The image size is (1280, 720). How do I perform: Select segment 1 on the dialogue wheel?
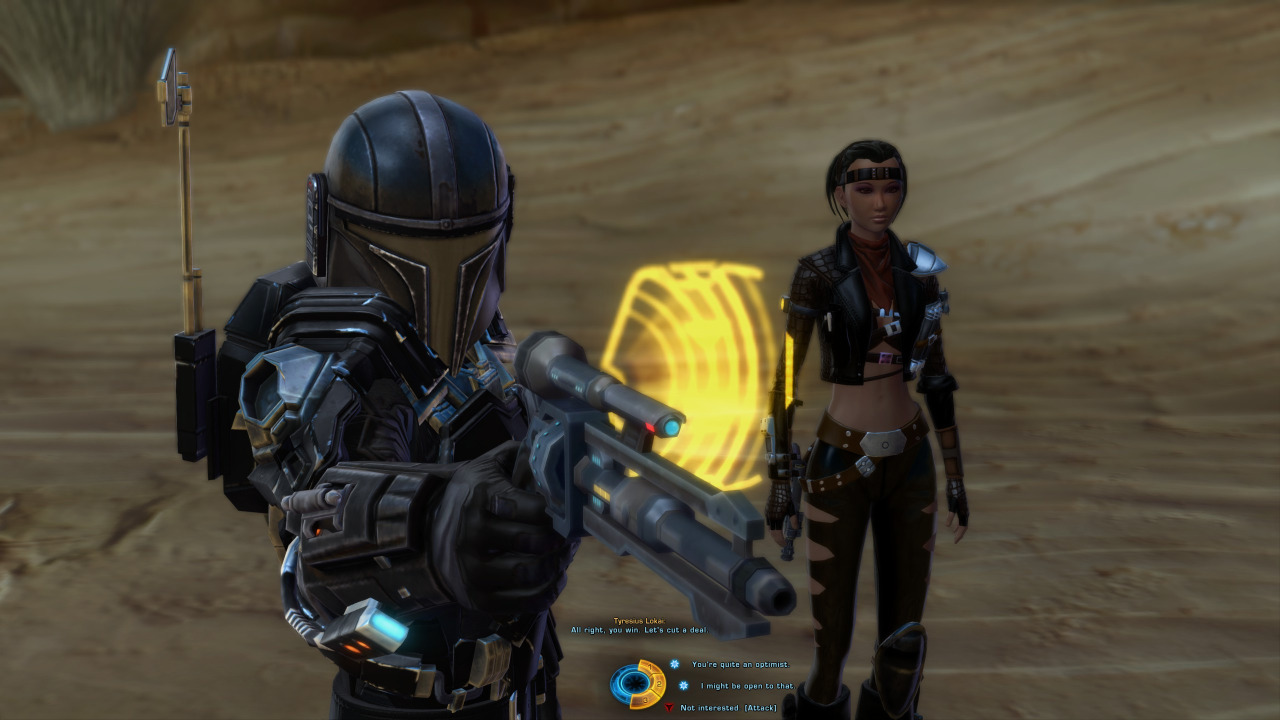click(x=650, y=666)
